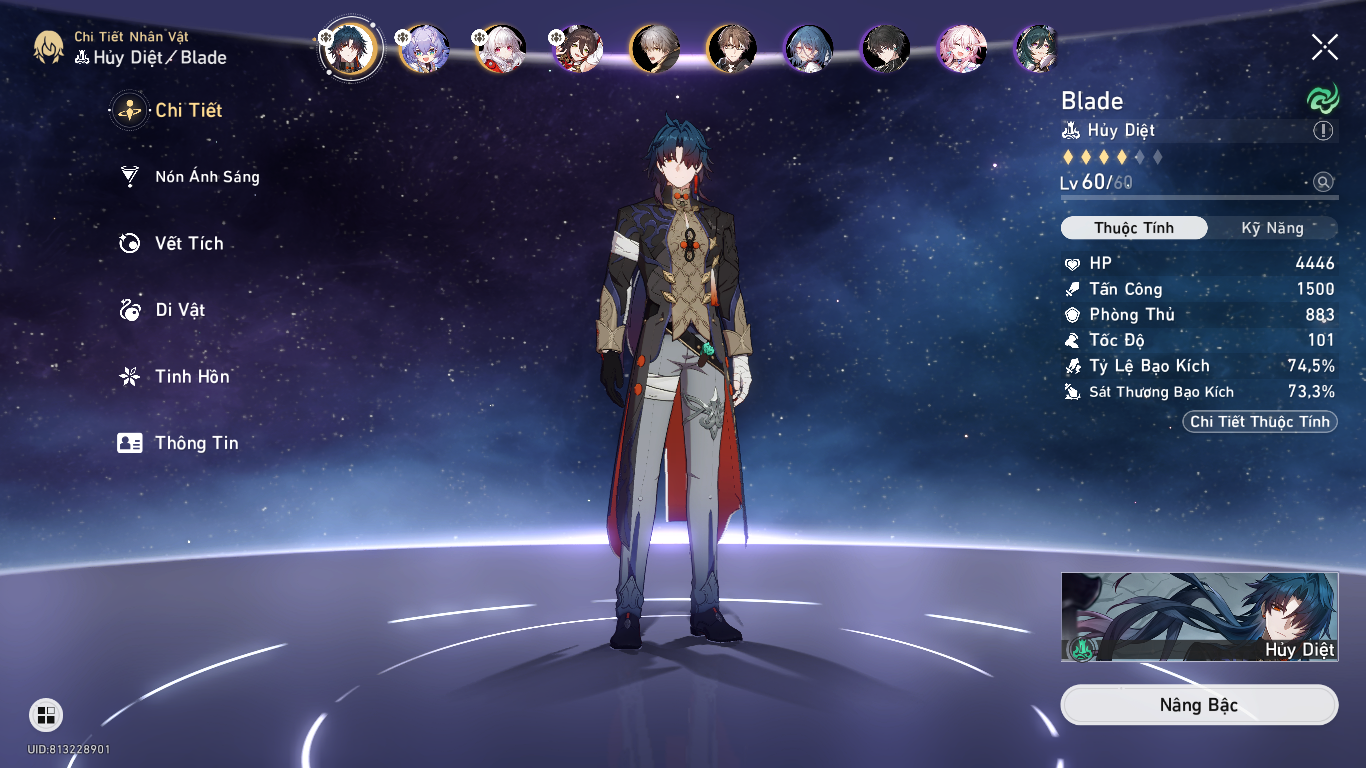Open the Tinh Hồn (Eidolons) section
1366x768 pixels.
click(x=189, y=377)
